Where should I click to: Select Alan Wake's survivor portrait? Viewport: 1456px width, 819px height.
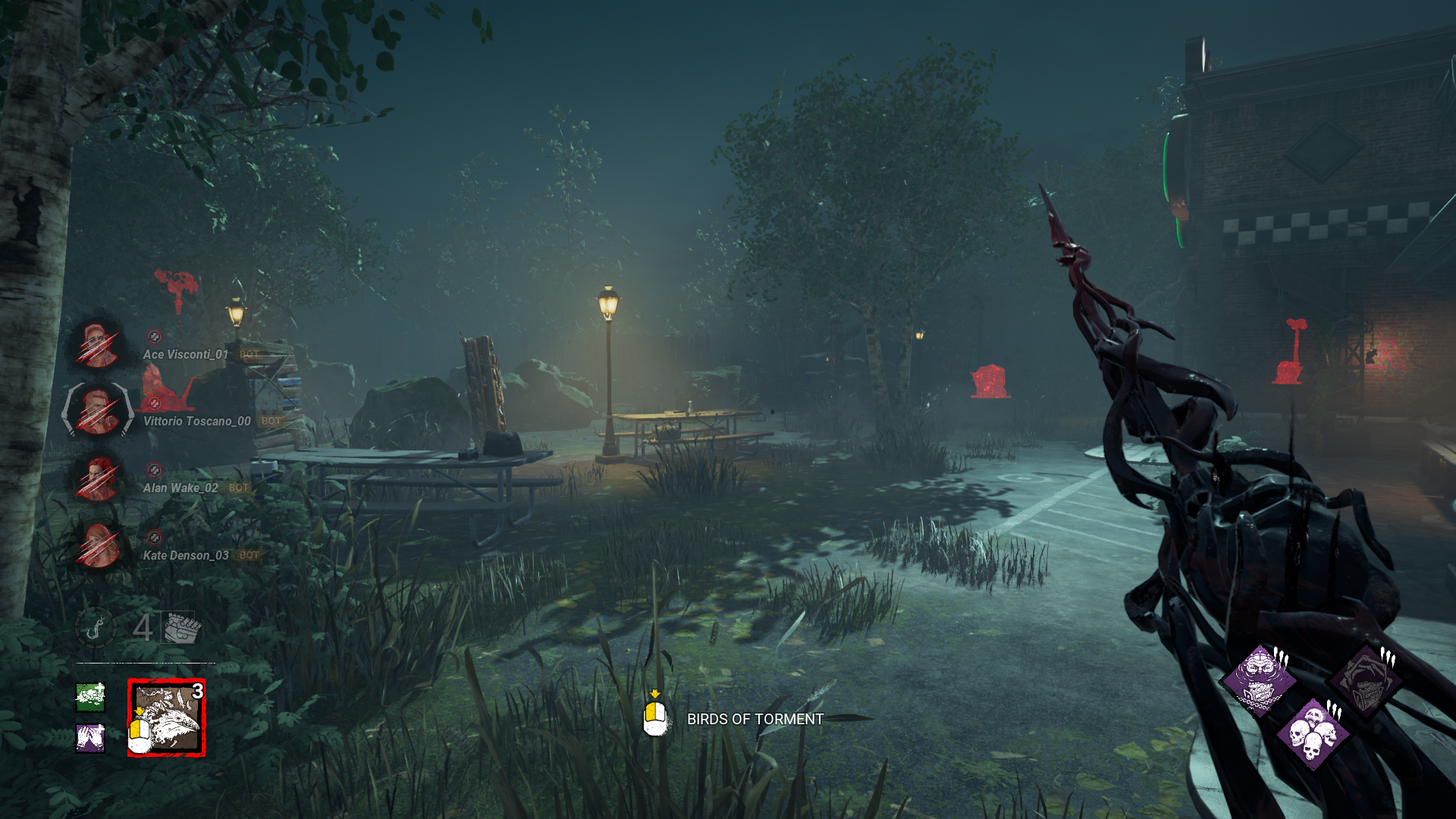(99, 479)
